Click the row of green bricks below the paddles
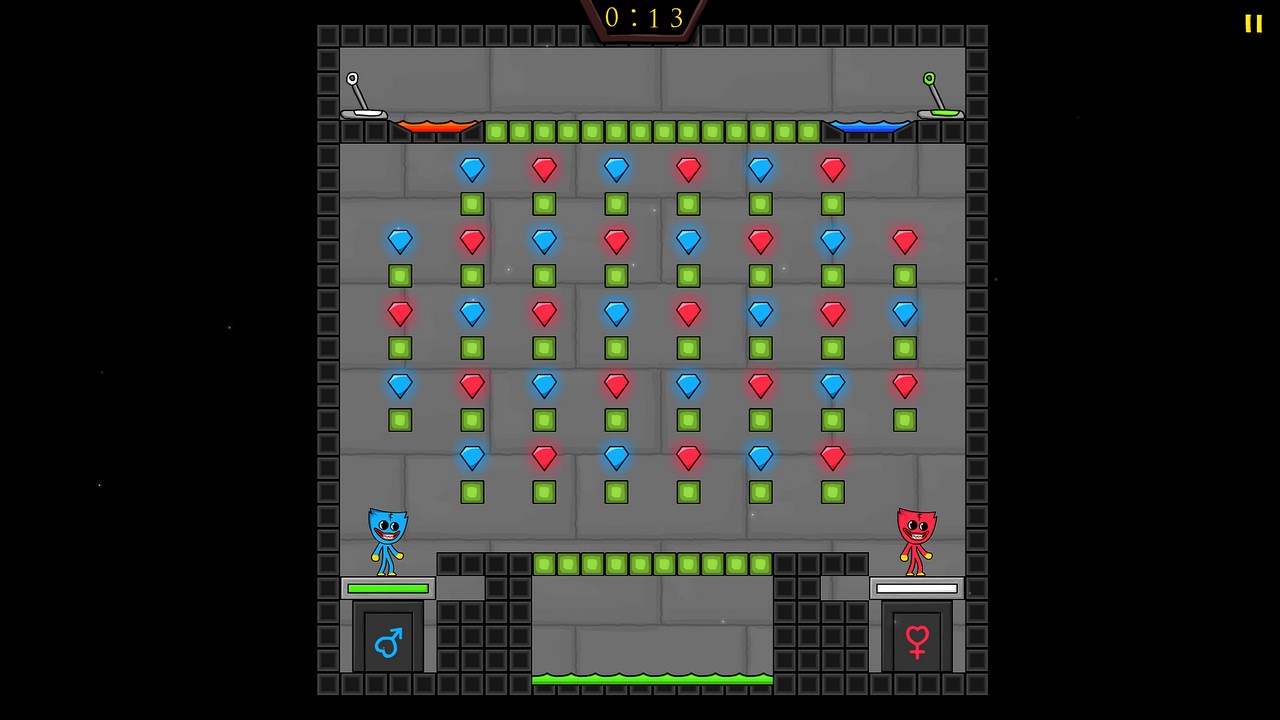 pos(652,131)
